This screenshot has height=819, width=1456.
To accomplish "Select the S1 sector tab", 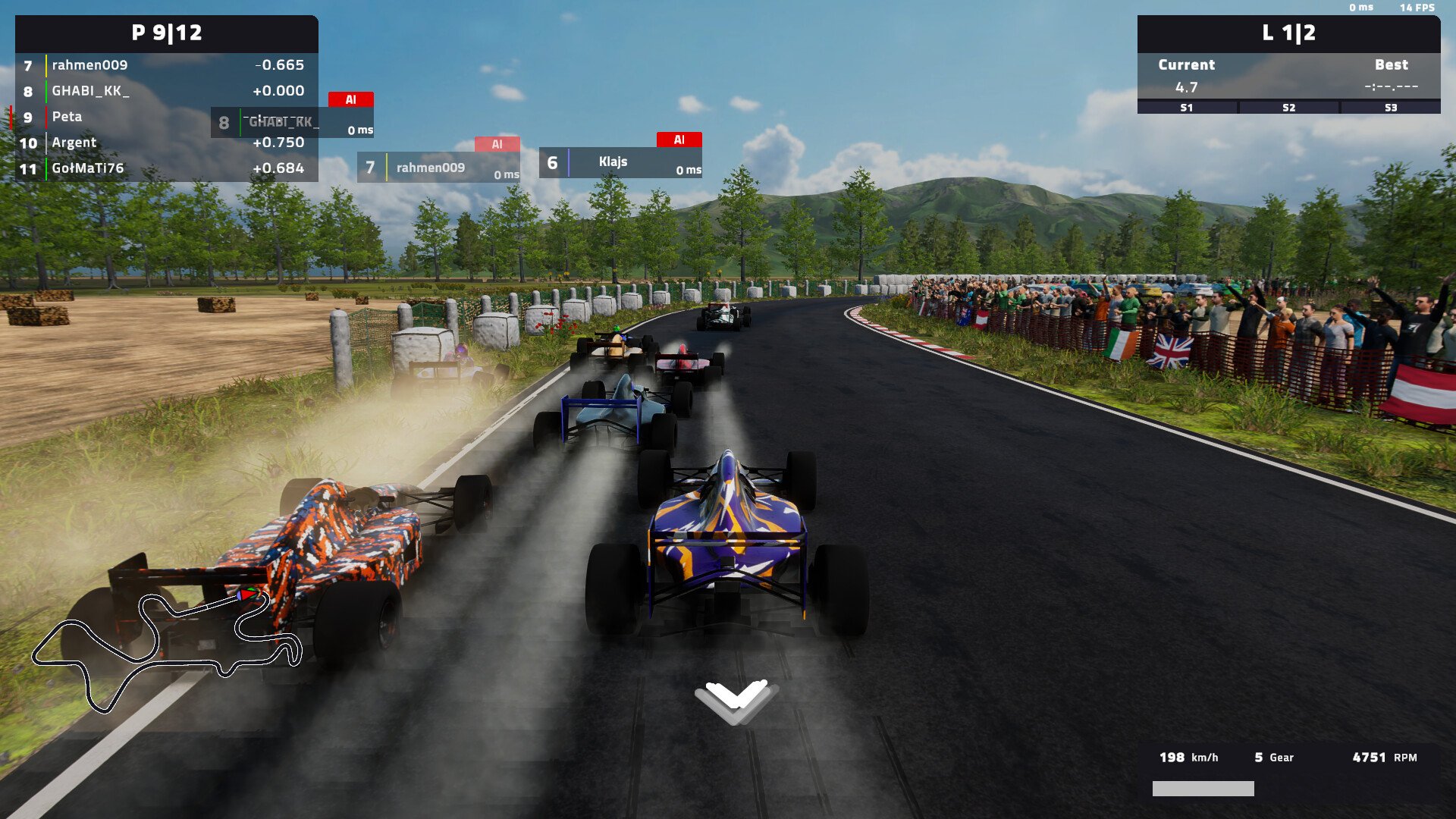I will tap(1188, 108).
